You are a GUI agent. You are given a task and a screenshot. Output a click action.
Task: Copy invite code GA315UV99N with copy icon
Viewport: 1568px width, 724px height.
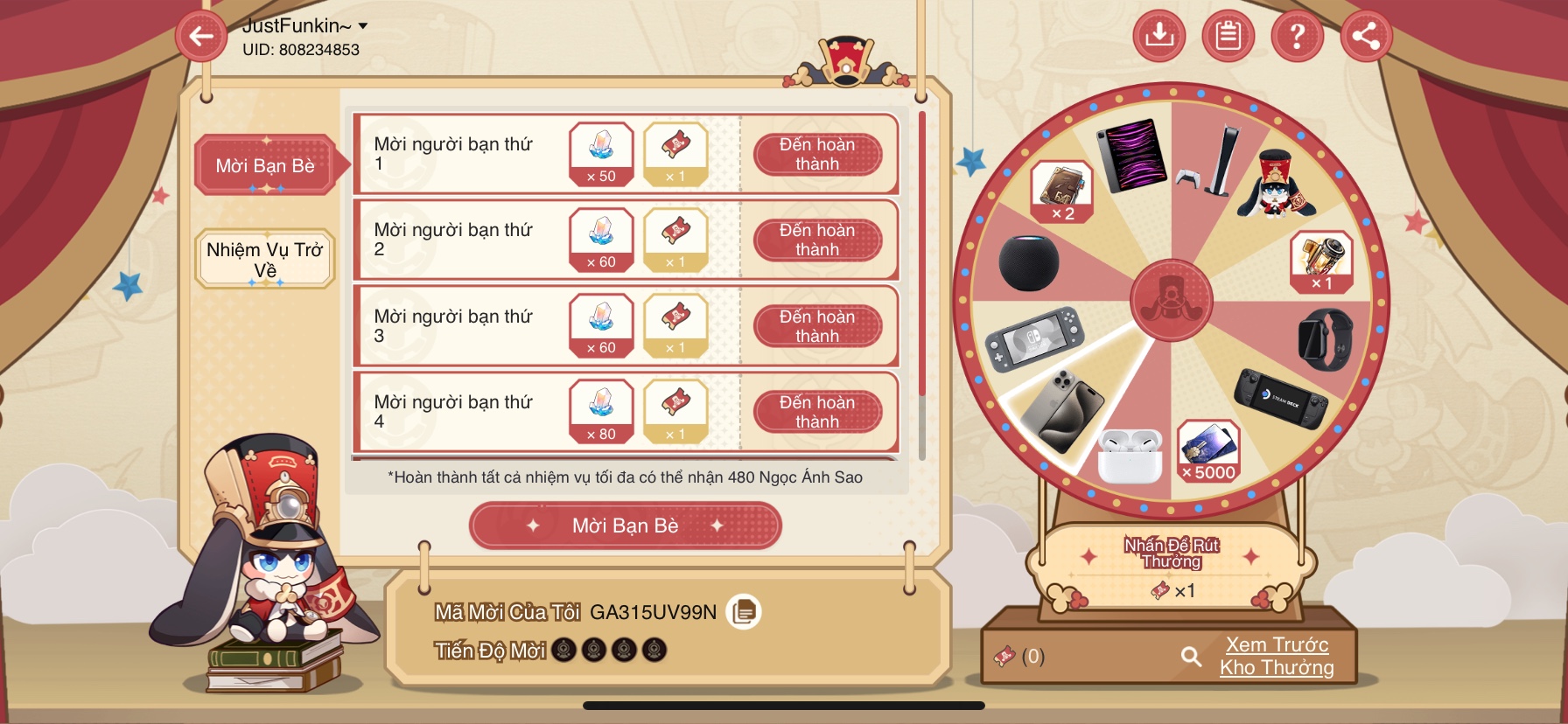[x=745, y=613]
